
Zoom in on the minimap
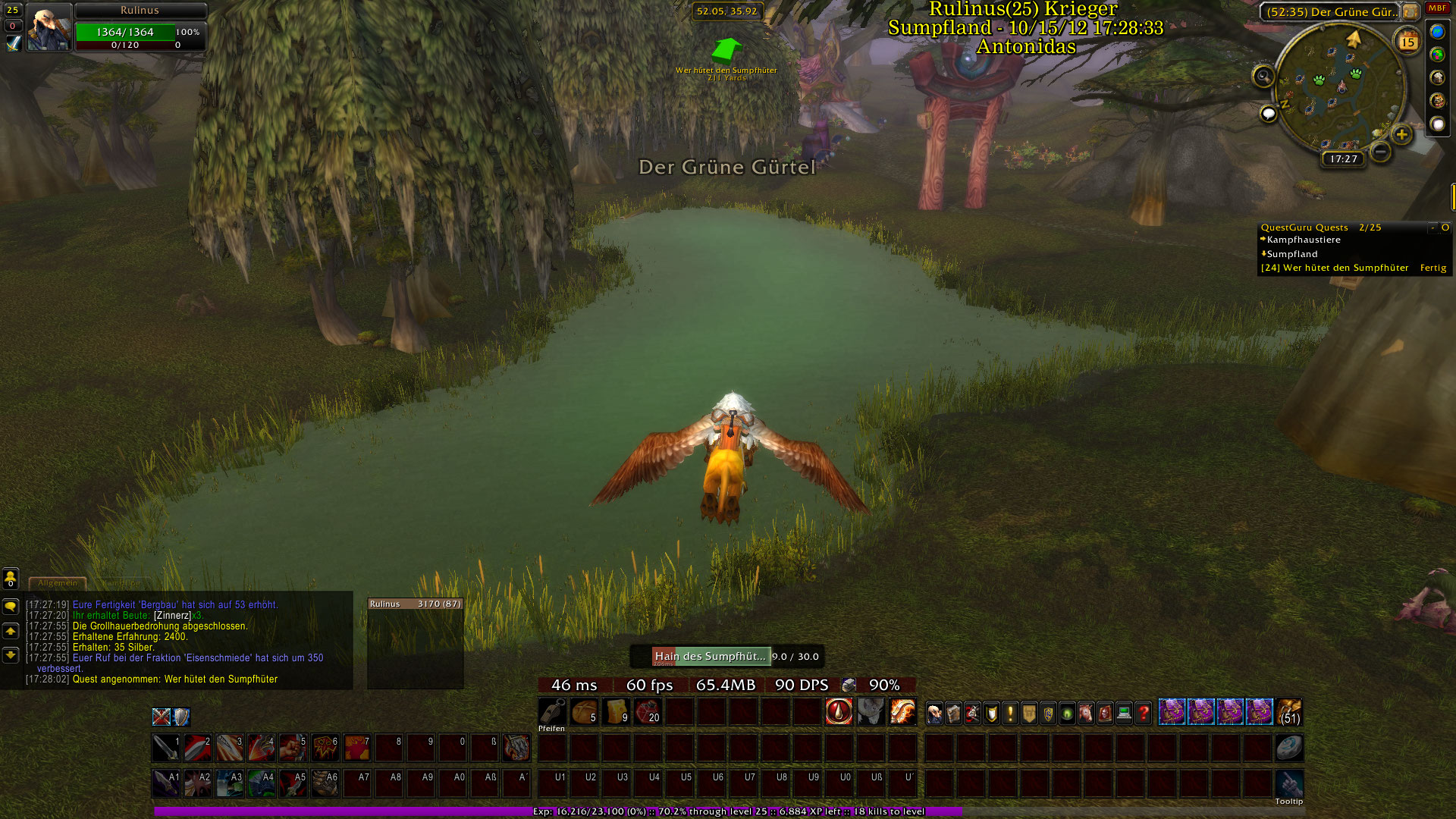click(x=1401, y=135)
